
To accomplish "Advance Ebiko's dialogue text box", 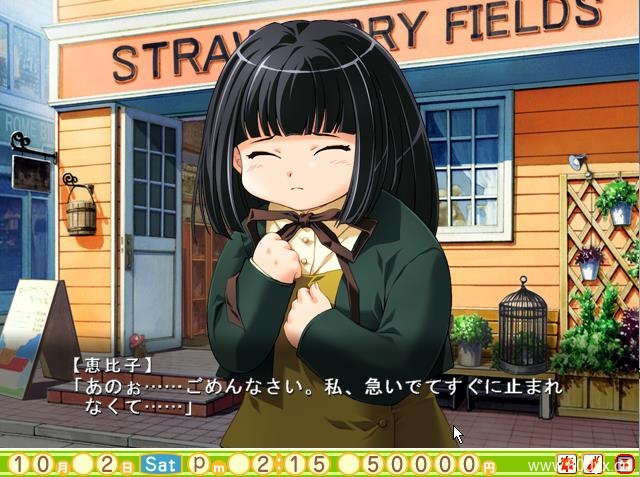I will (320, 392).
